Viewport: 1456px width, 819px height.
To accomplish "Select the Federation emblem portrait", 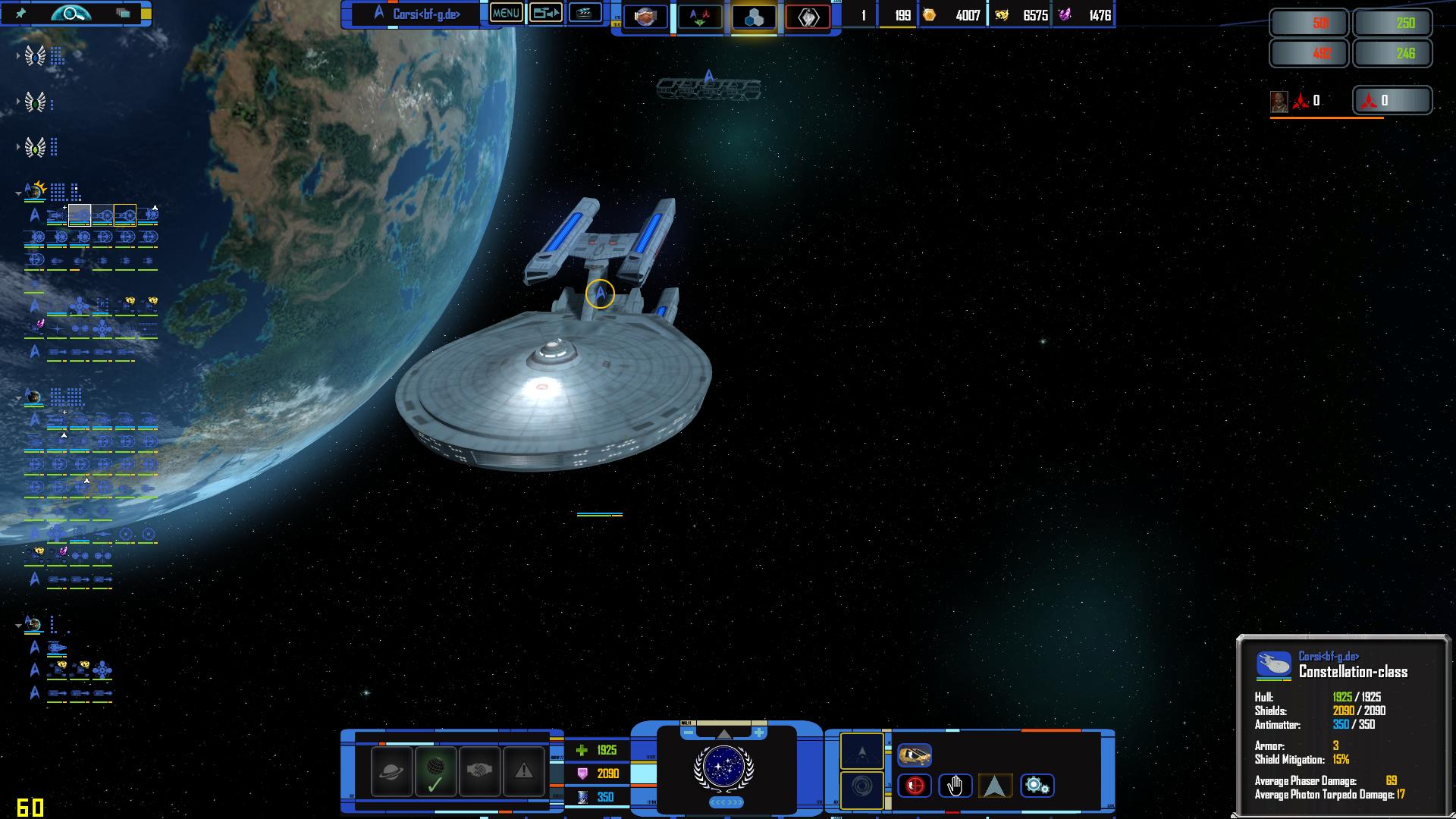I will (723, 767).
